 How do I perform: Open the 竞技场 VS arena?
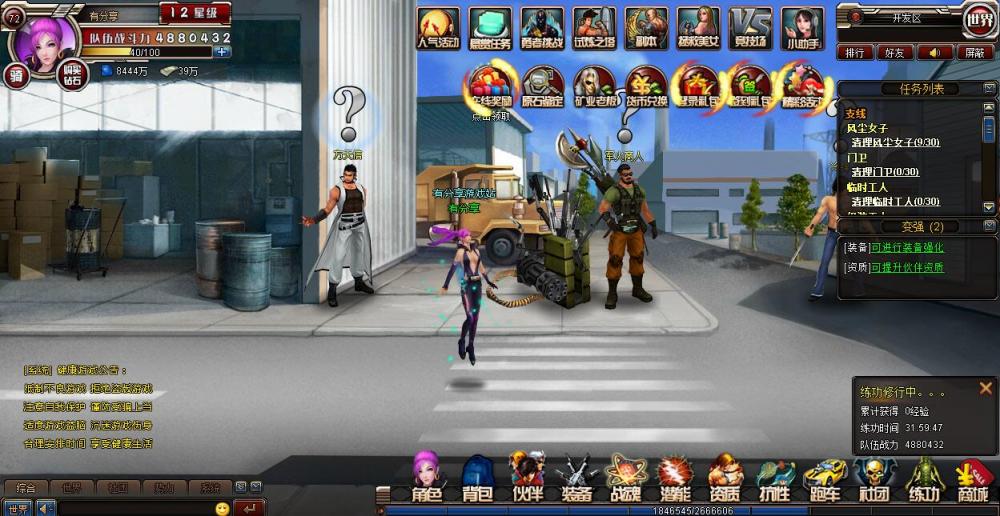click(749, 28)
